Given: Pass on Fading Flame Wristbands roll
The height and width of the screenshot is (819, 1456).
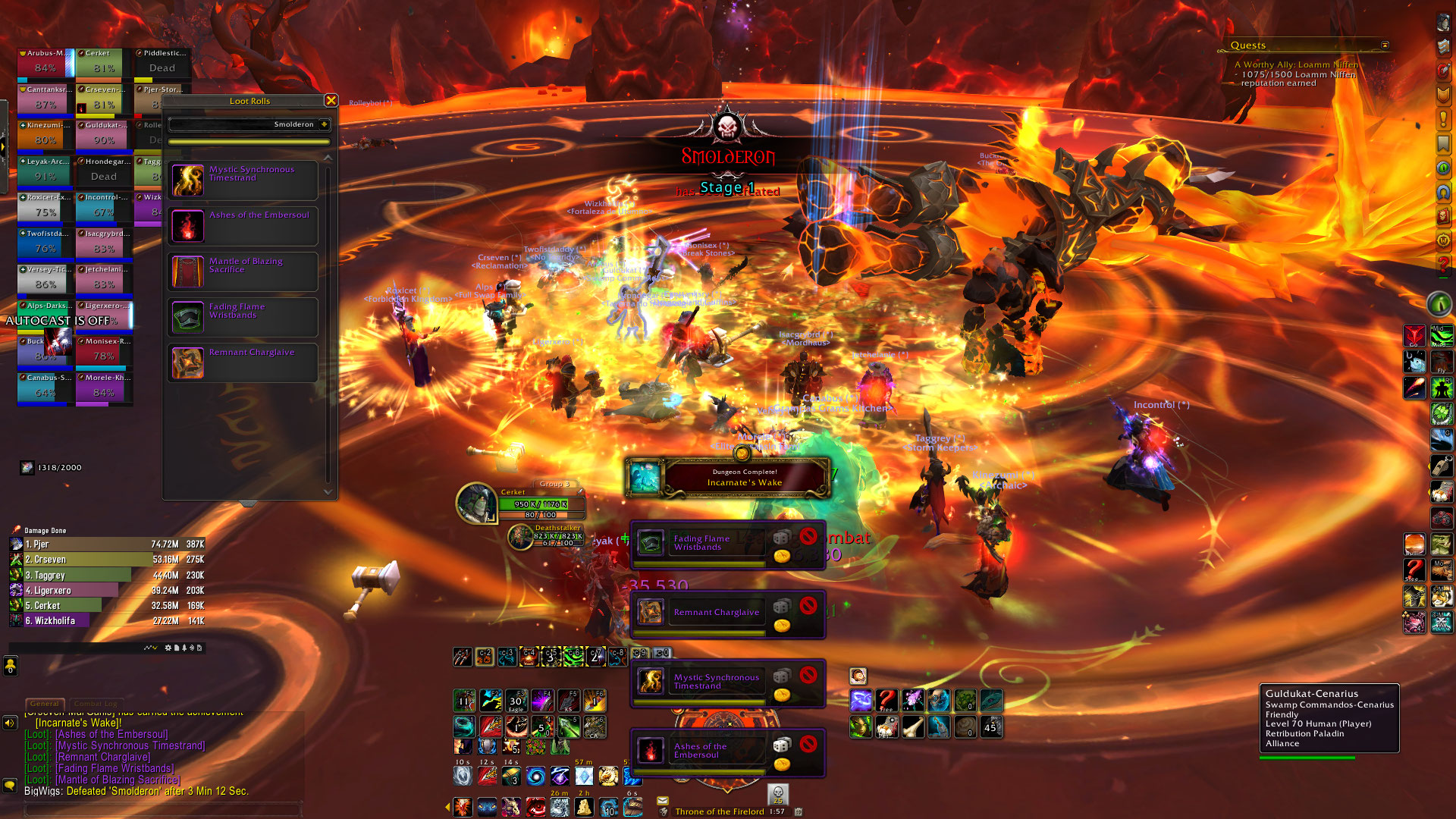Looking at the screenshot, I should click(x=808, y=536).
